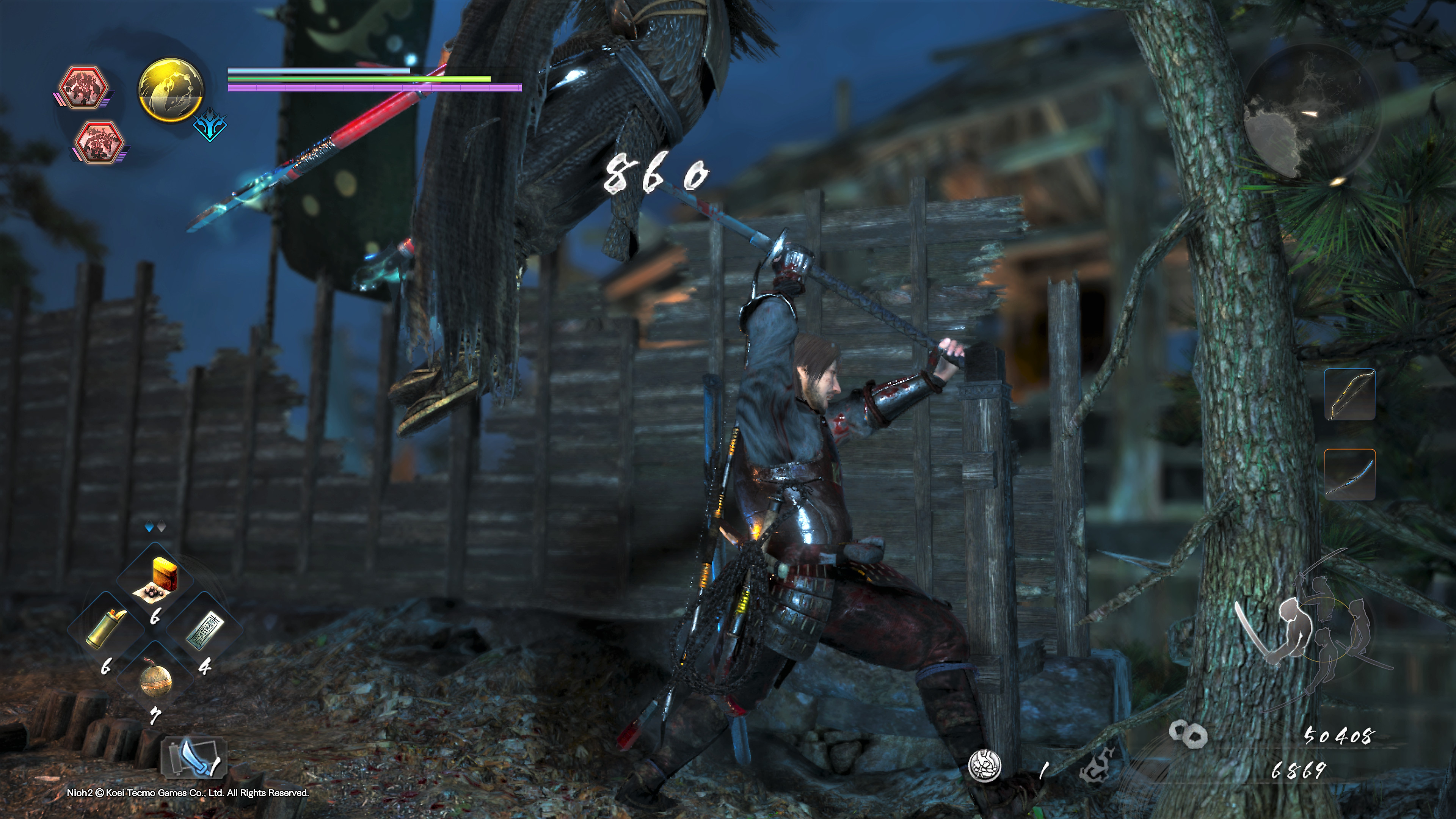Screen dimensions: 1456x819
Task: Activate the lower red yokai soul core ability
Action: pyautogui.click(x=99, y=141)
